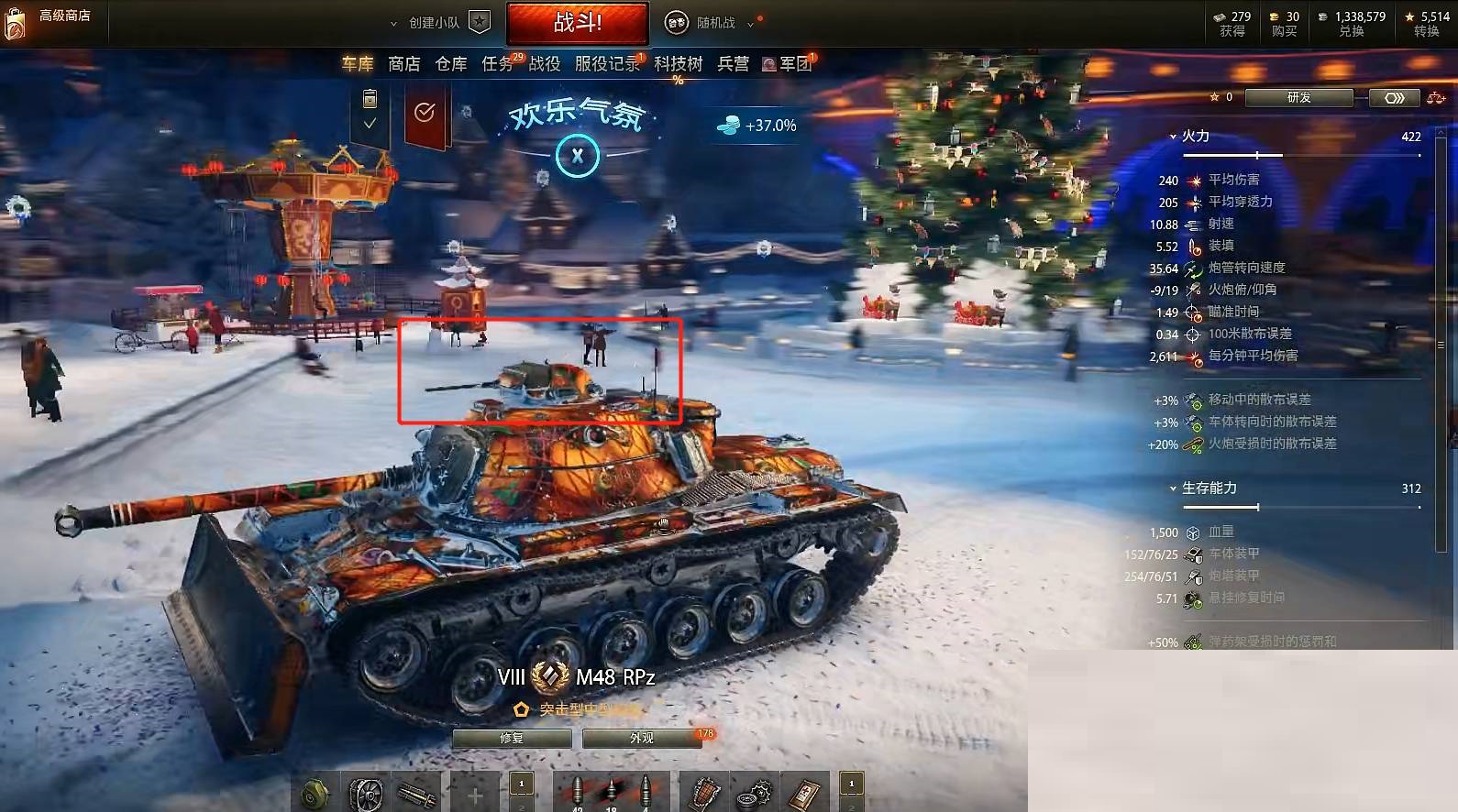Dismiss the 欢乐气氛 banner with its X
The width and height of the screenshot is (1458, 812).
578,157
